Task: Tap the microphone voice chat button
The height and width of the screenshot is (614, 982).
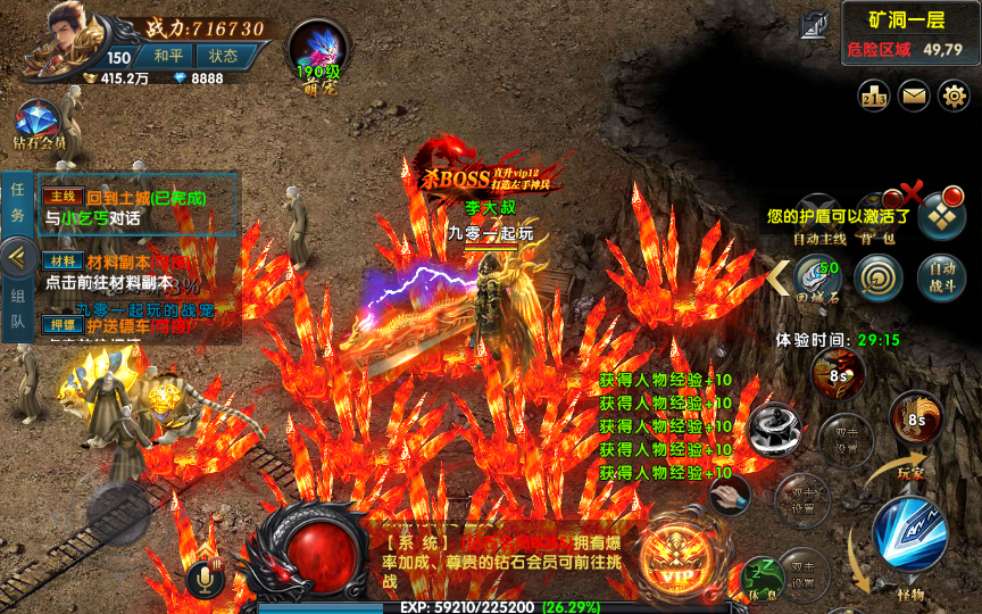Action: tap(205, 578)
